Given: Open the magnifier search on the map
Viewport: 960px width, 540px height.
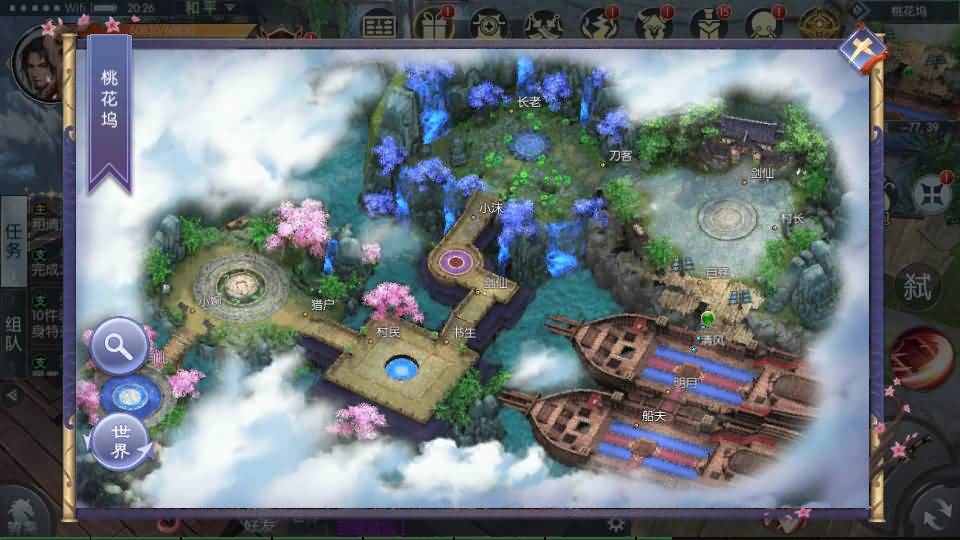Looking at the screenshot, I should (x=119, y=346).
